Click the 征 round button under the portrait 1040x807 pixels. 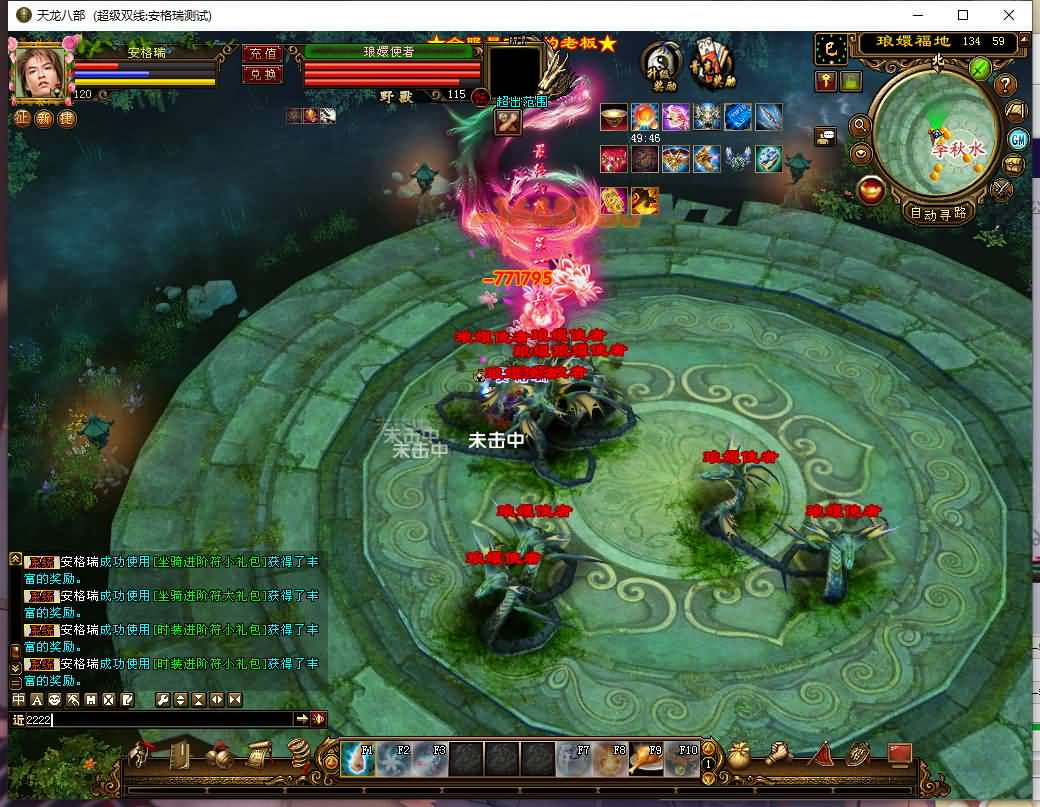(x=22, y=117)
